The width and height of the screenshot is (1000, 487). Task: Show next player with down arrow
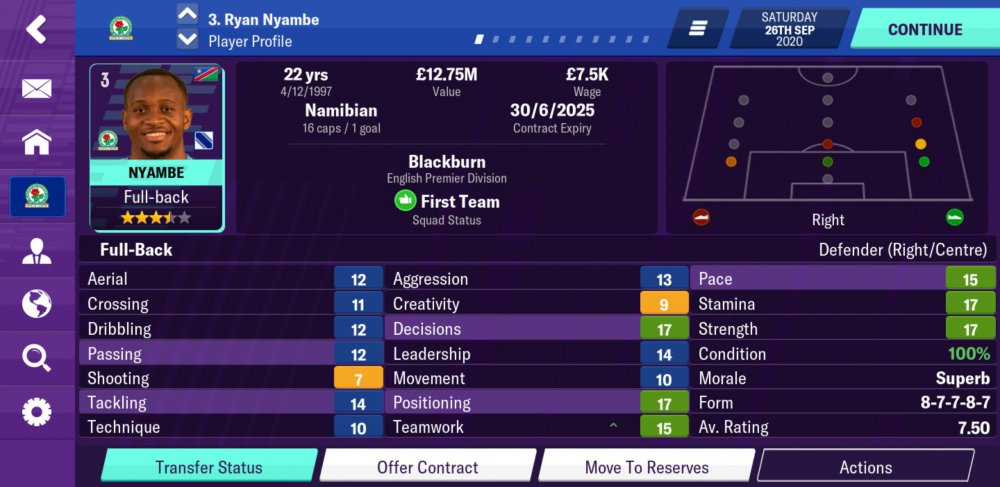click(x=187, y=40)
